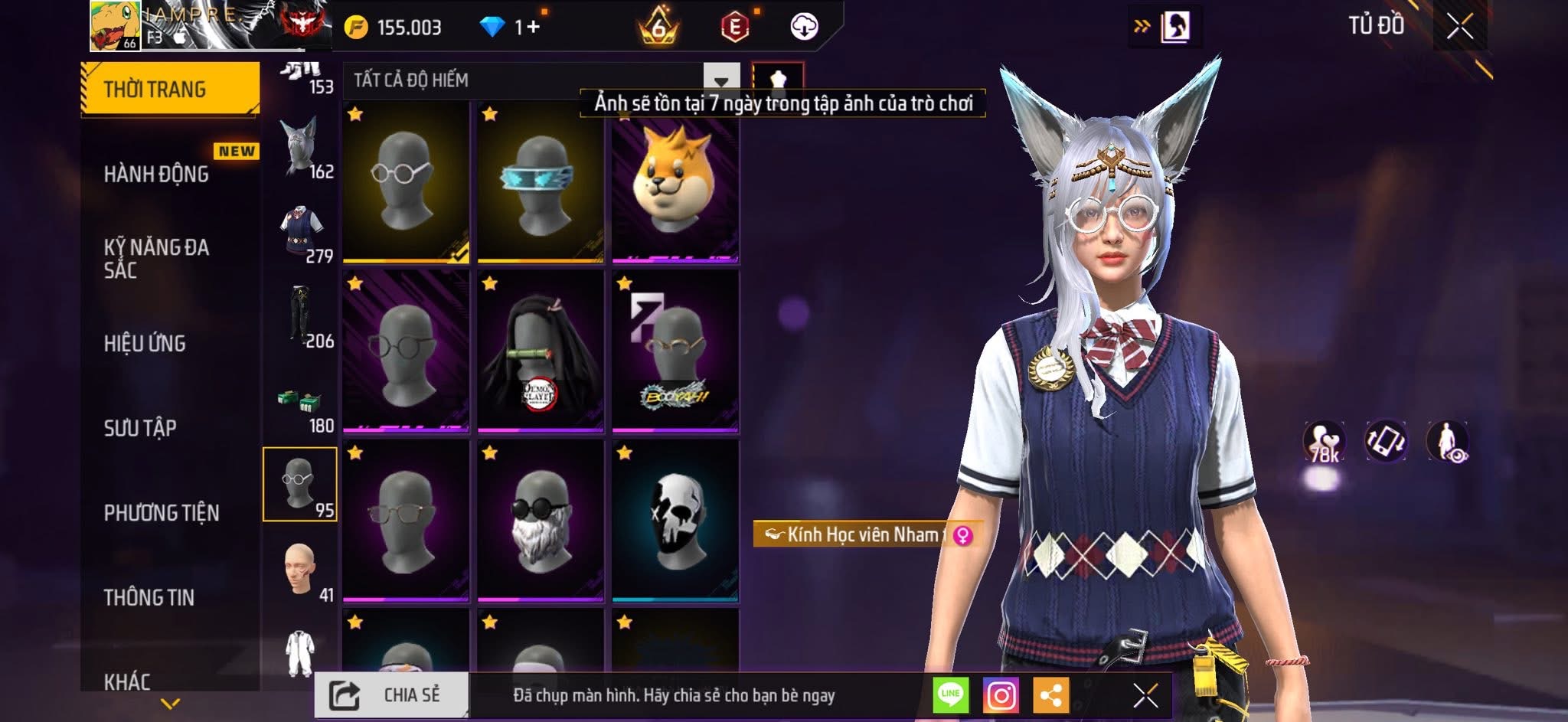
Task: Share screenshot to Instagram
Action: tap(1001, 695)
